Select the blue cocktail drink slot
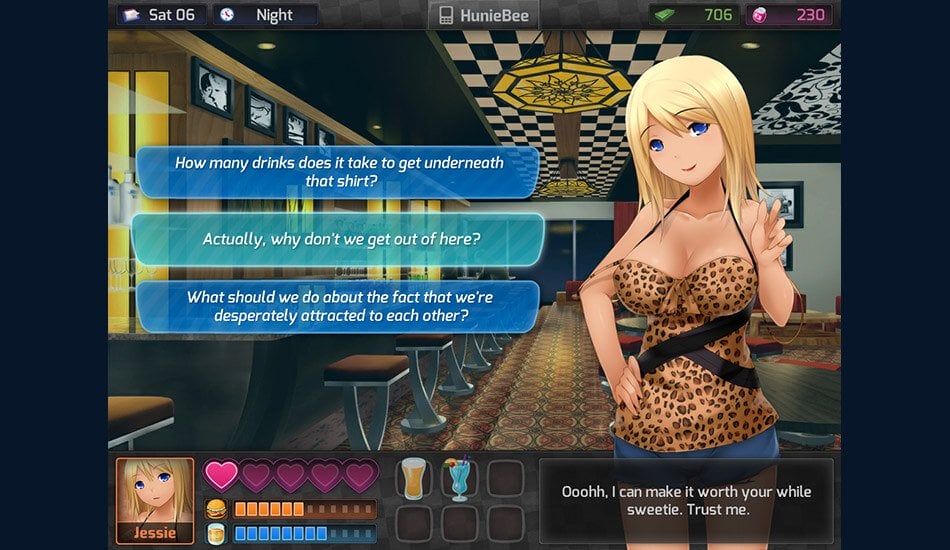The height and width of the screenshot is (550, 950). (459, 479)
